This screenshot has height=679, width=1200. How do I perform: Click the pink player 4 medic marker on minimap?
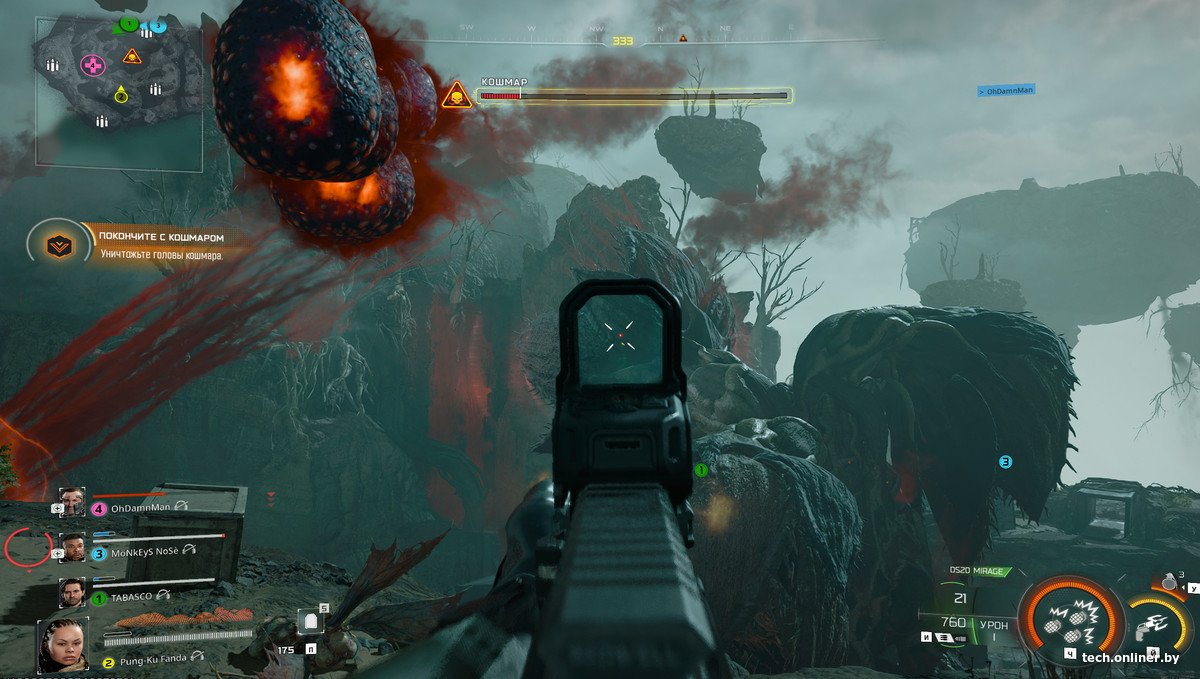click(92, 66)
